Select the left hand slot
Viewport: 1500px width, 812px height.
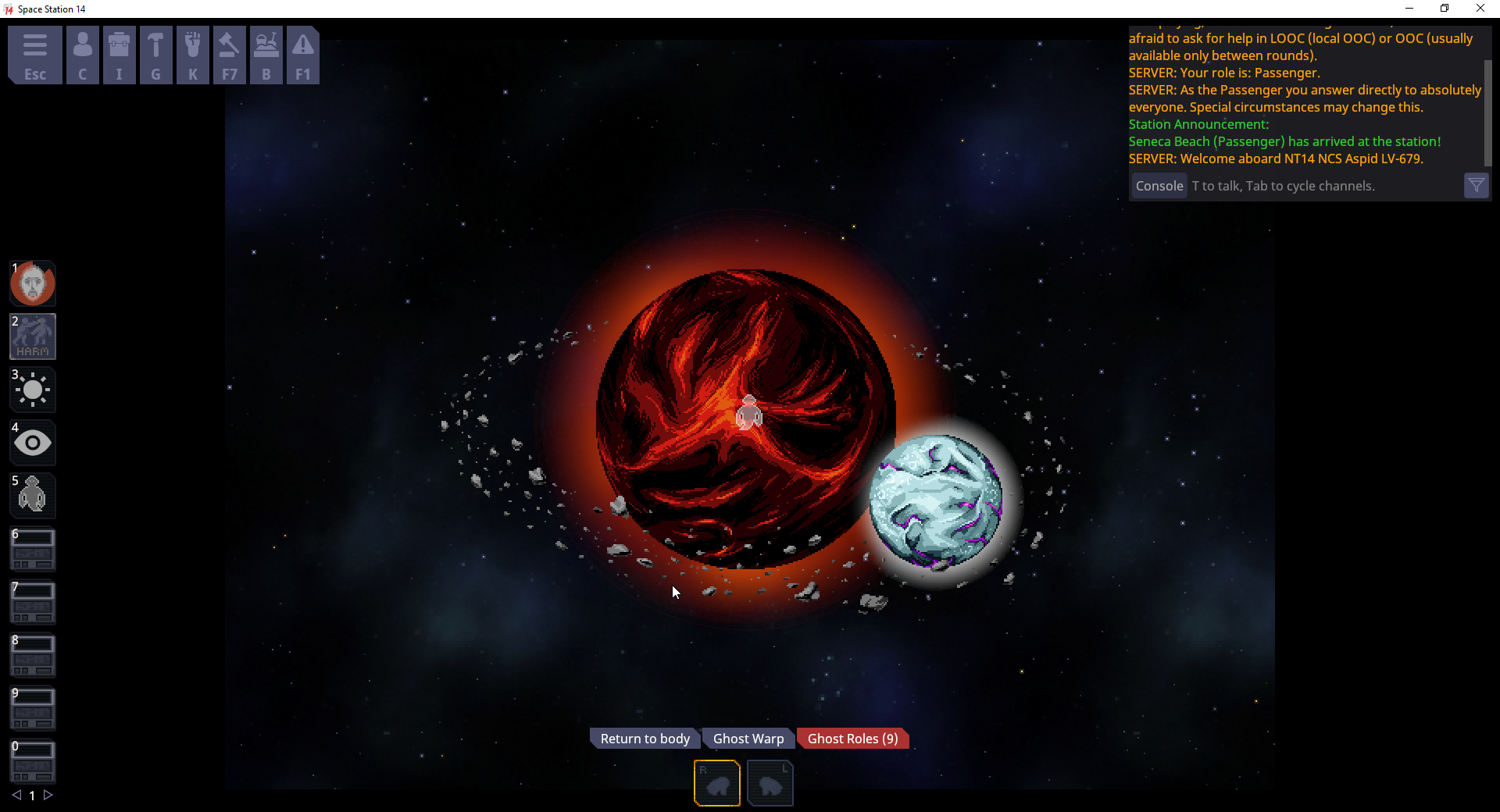click(x=770, y=782)
